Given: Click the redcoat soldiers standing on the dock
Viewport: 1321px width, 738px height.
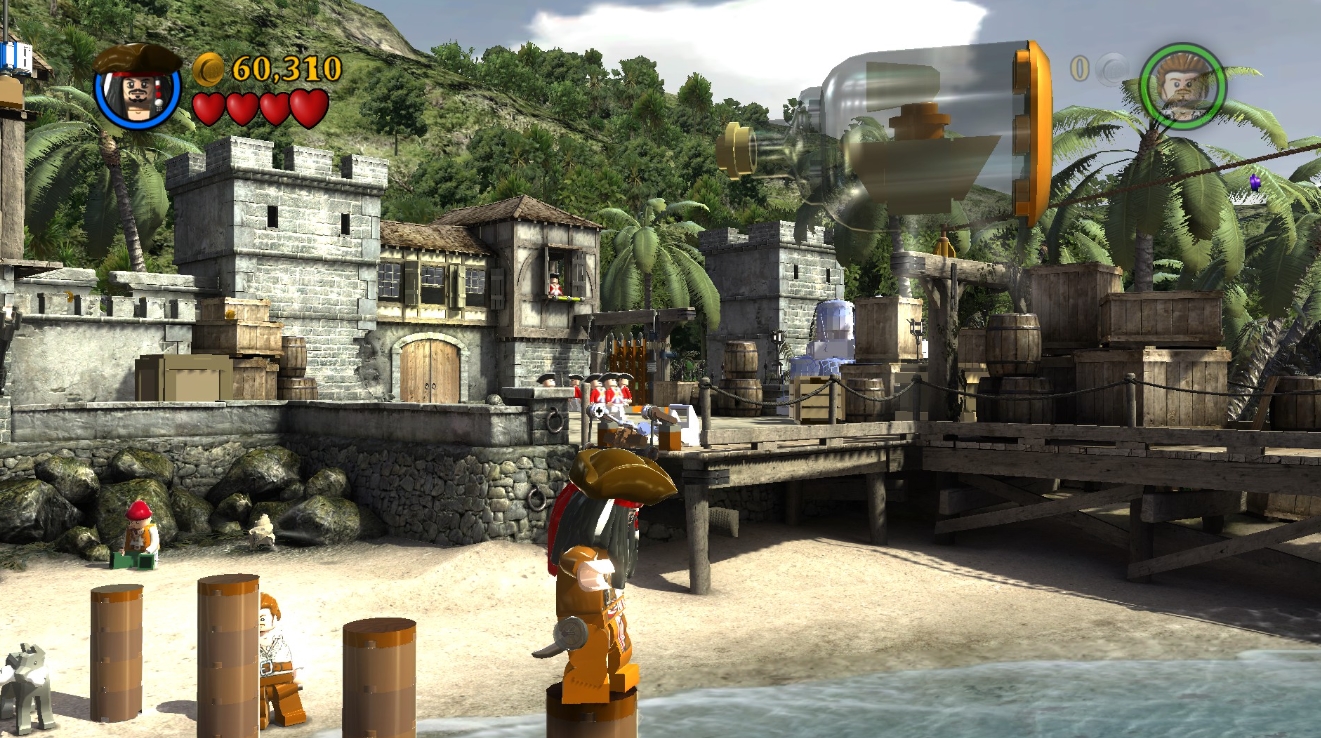Looking at the screenshot, I should point(601,390).
